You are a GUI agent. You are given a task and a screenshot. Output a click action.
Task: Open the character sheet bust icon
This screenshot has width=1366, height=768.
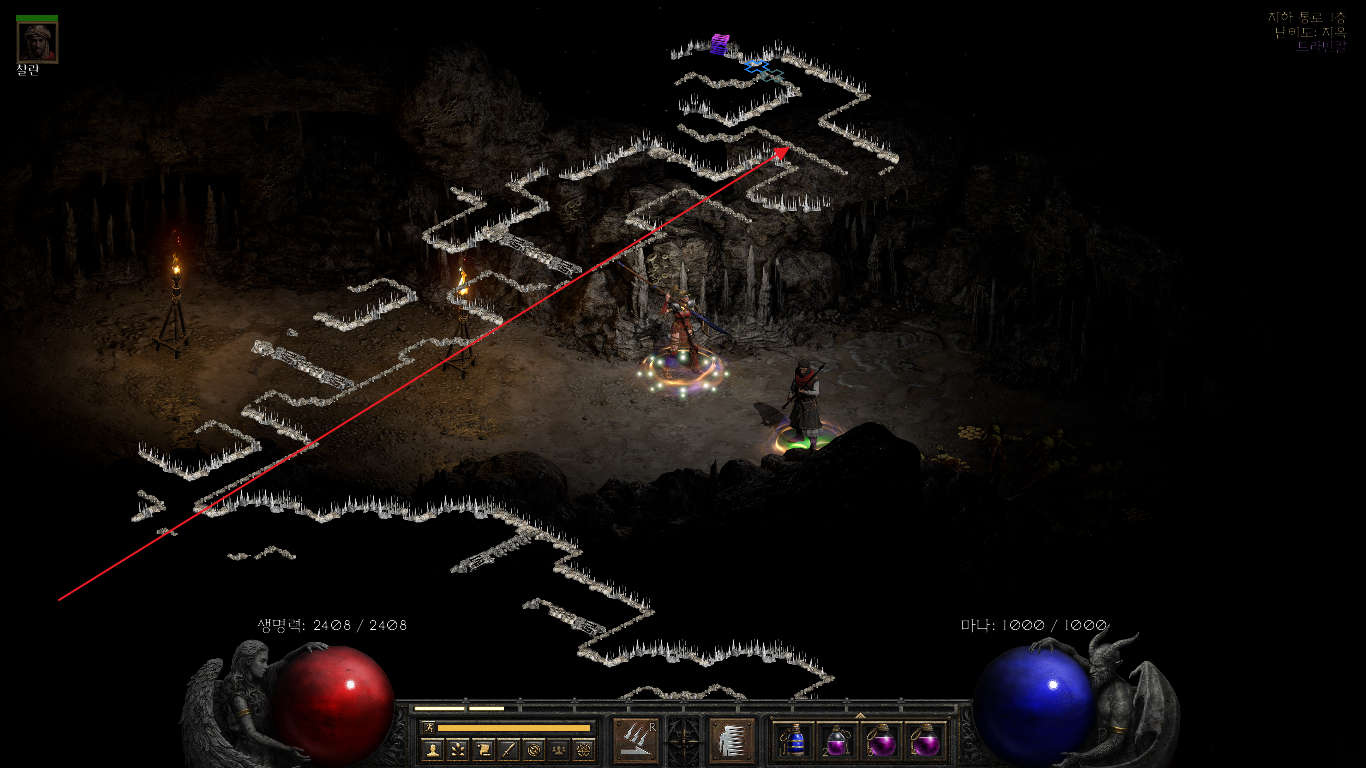tap(433, 749)
